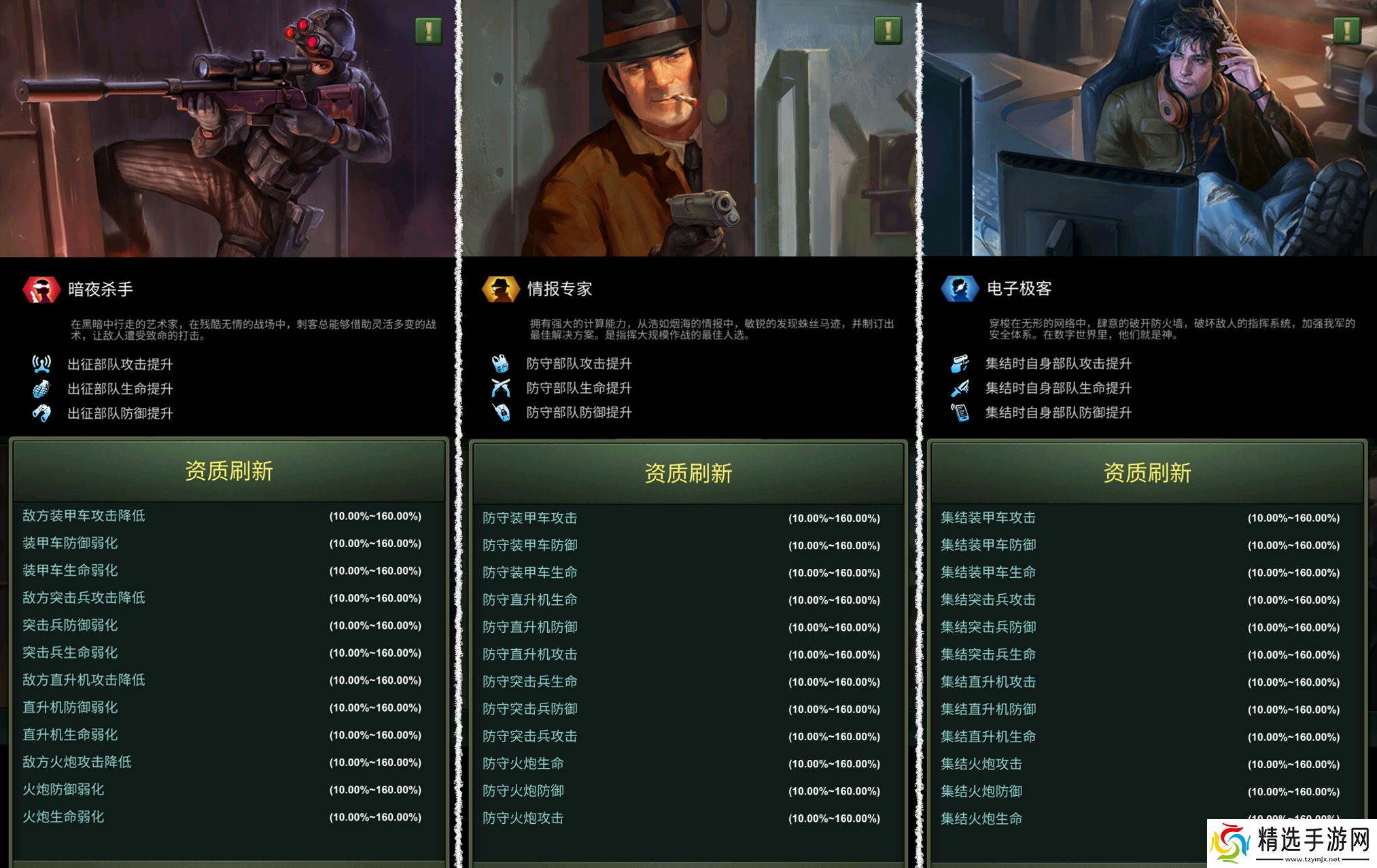1377x868 pixels.
Task: Click the 防守部队防御提升 lock skill icon
Action: [x=501, y=412]
